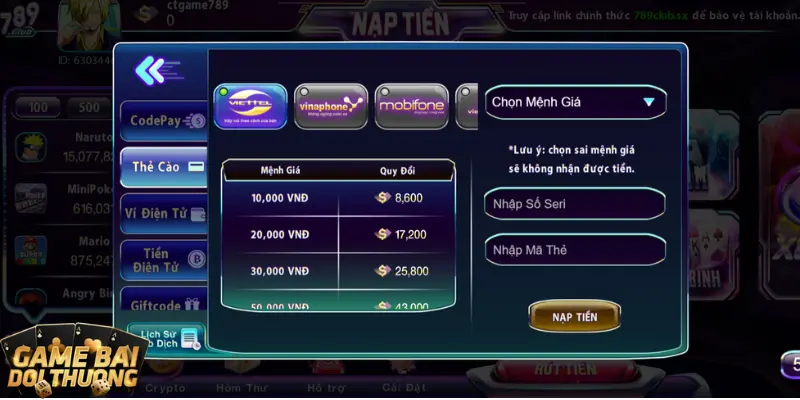Choose the 20,000 VNĐ denomination row
The height and width of the screenshot is (400, 800).
point(338,234)
